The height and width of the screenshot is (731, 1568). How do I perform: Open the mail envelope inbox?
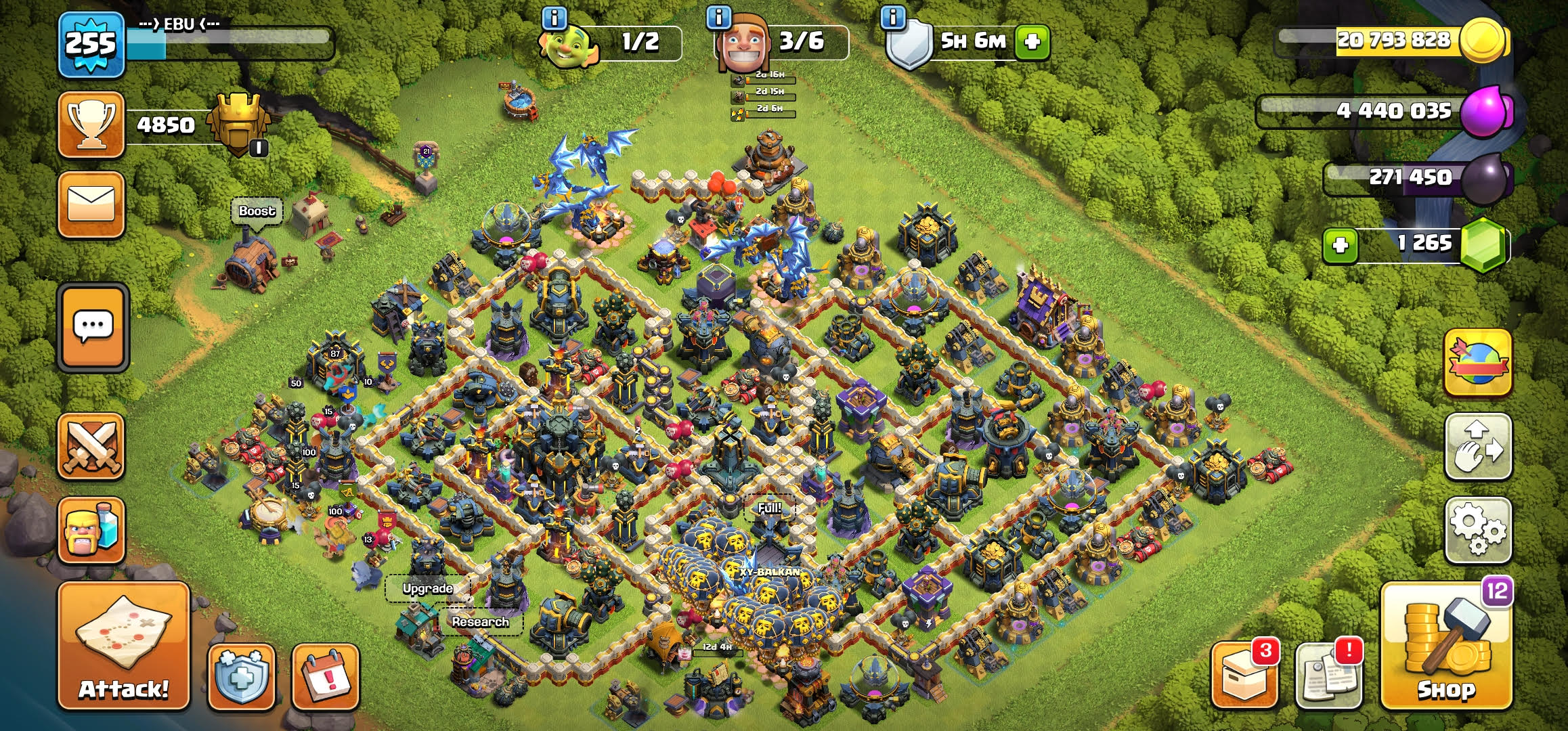coord(91,204)
